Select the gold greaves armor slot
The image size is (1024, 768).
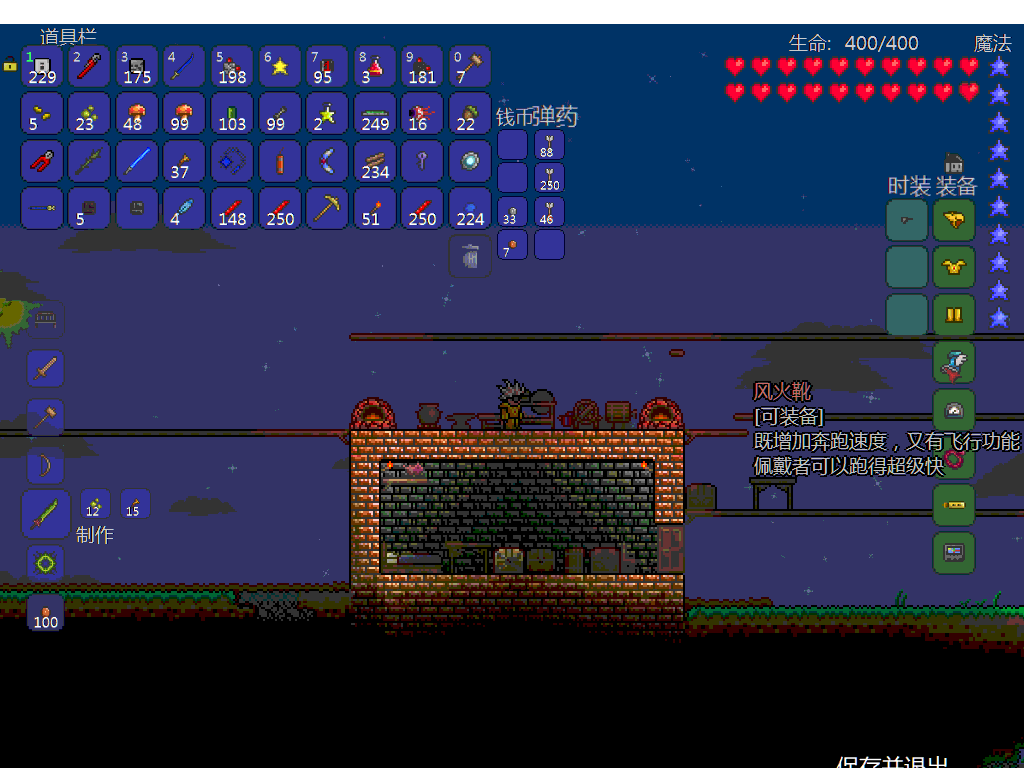click(954, 314)
